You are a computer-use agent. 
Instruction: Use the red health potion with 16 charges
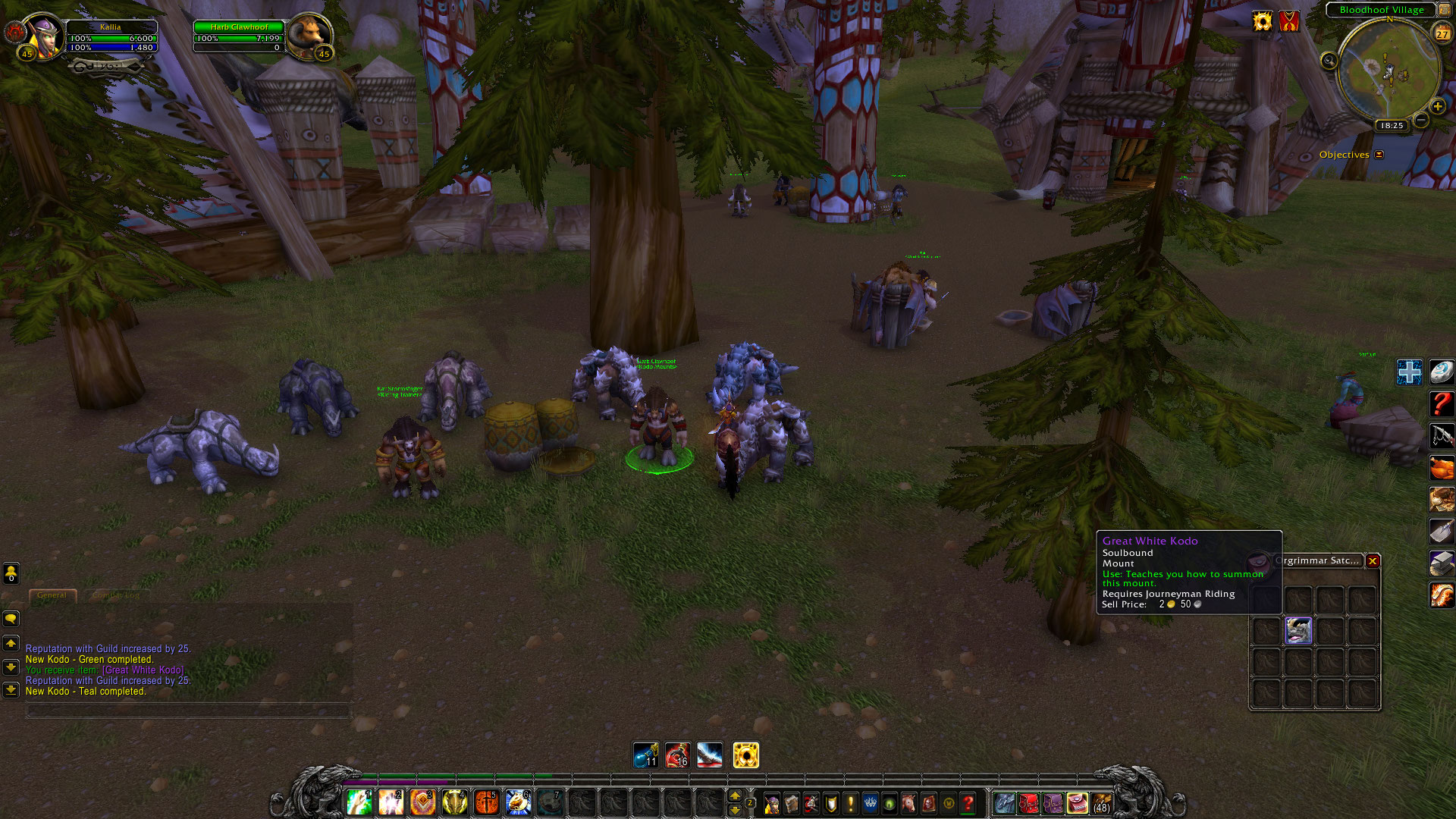677,755
